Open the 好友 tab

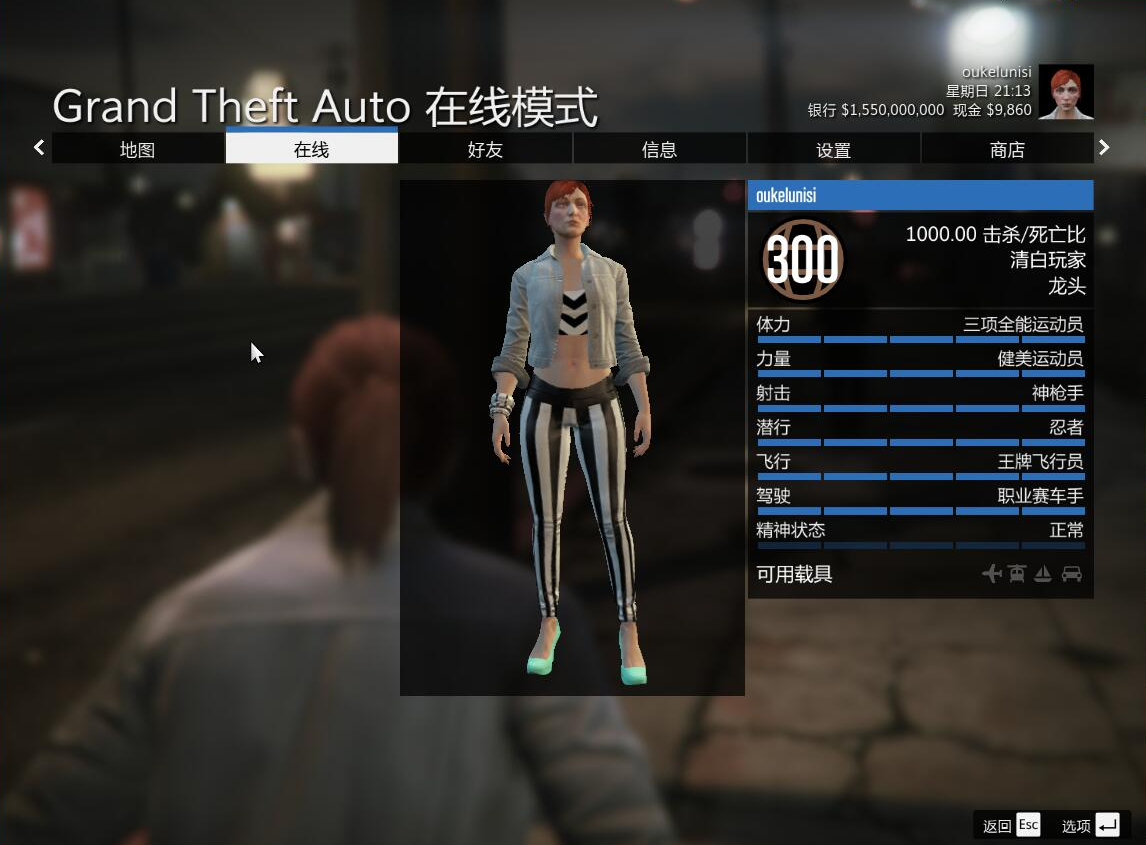[x=485, y=150]
